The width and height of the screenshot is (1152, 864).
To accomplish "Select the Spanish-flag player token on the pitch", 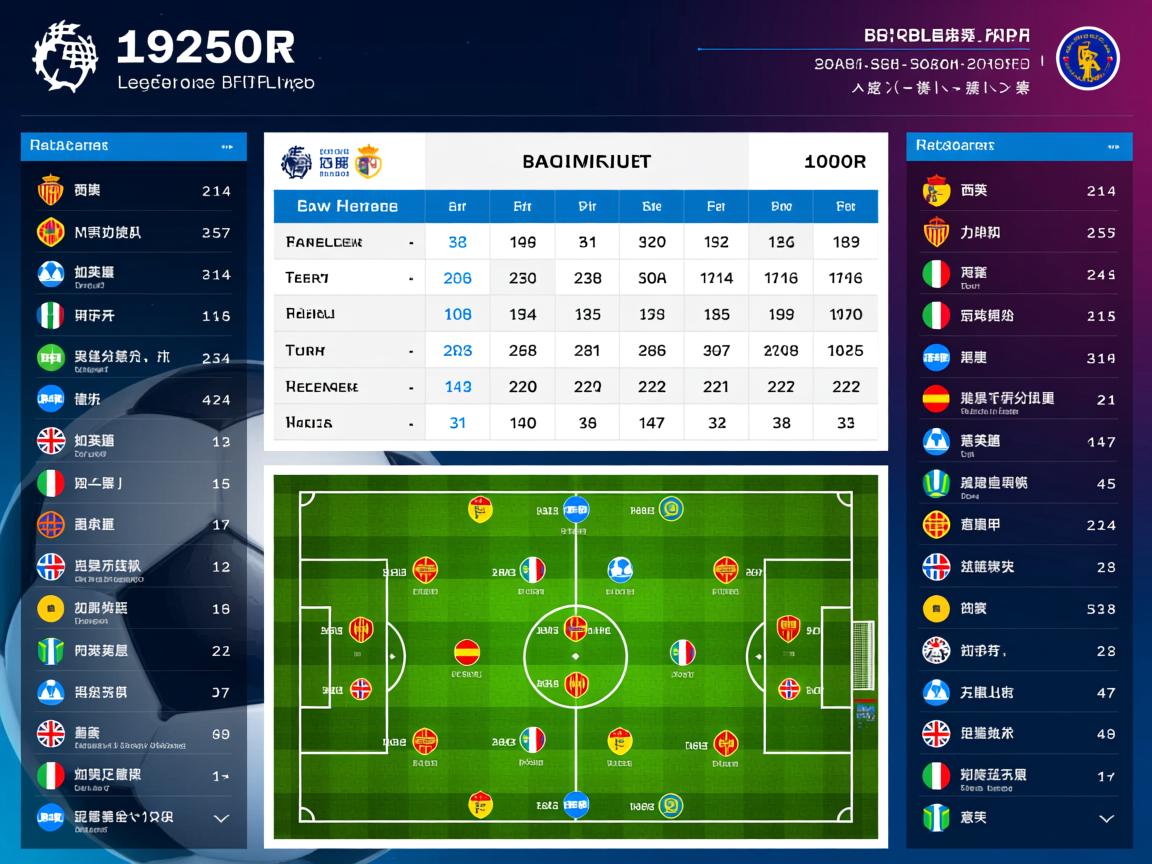I will coord(467,652).
